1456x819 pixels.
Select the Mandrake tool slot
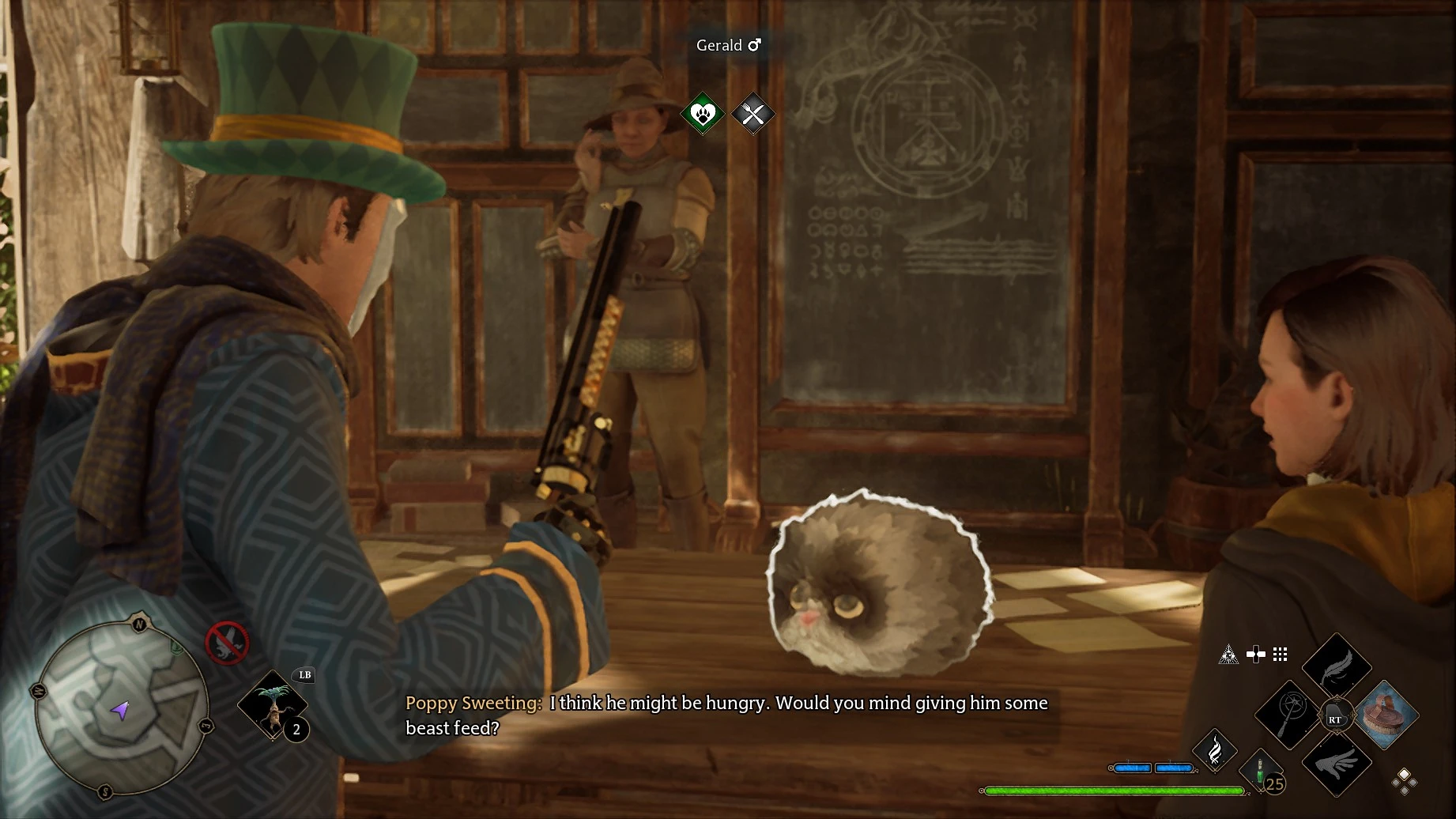(x=273, y=704)
